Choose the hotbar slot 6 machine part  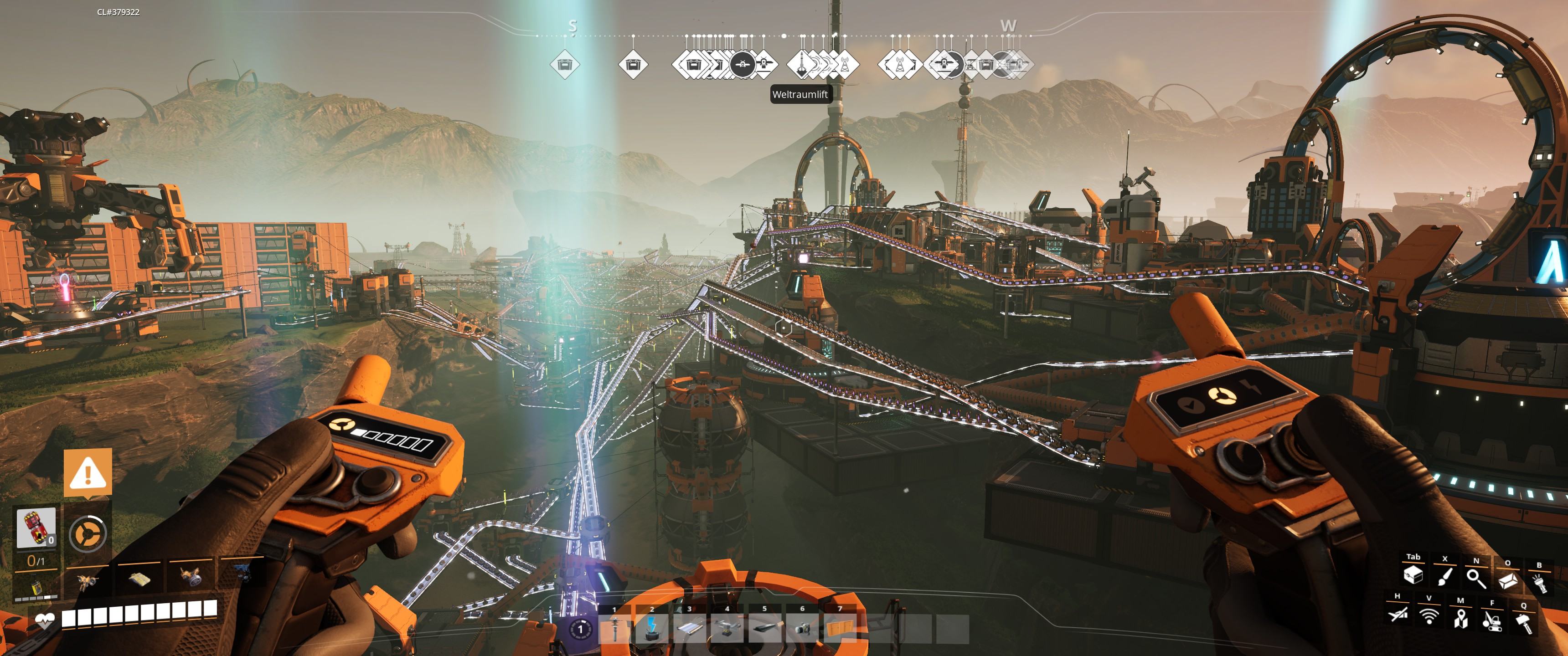803,629
